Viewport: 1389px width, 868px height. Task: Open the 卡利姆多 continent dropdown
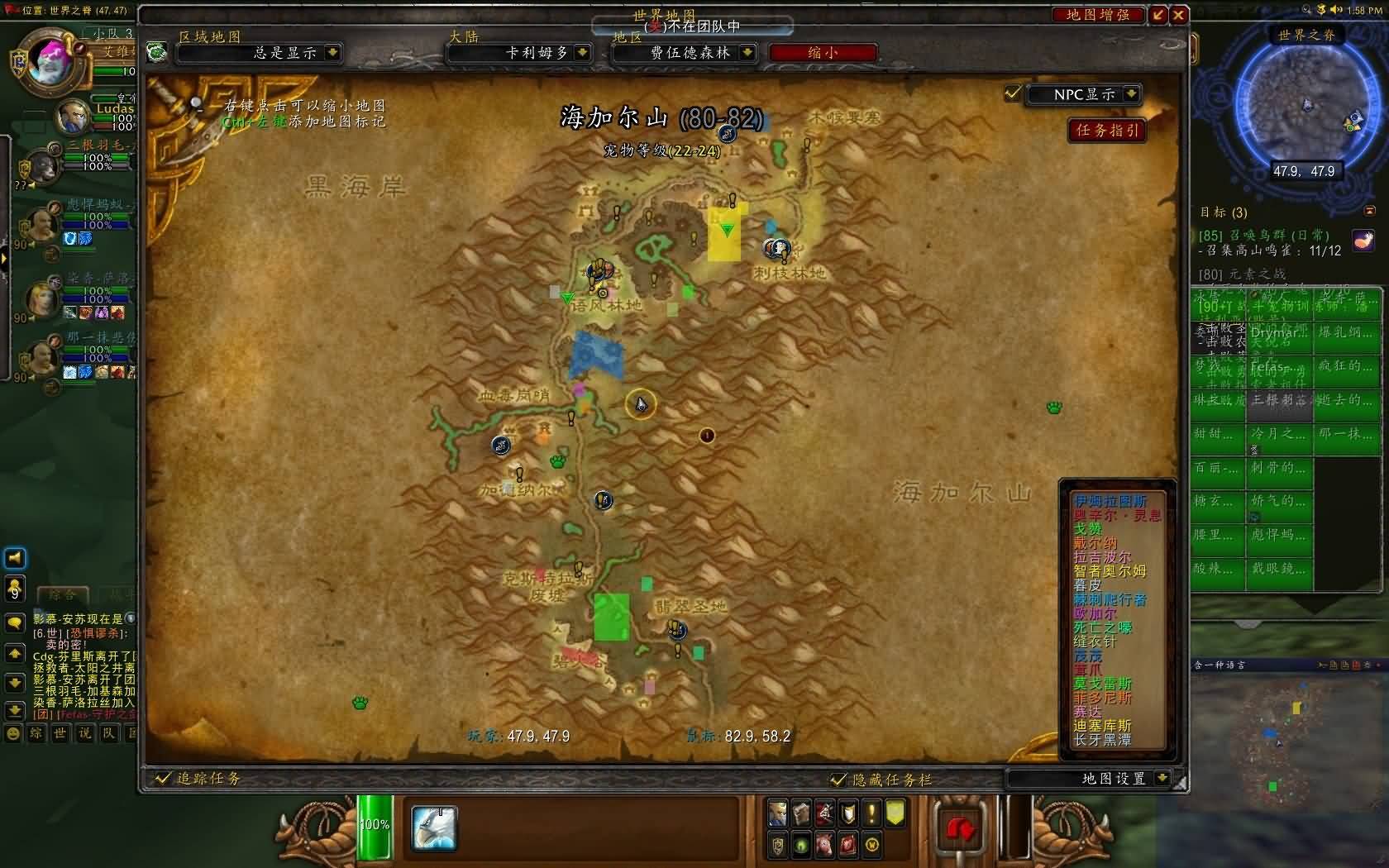583,52
